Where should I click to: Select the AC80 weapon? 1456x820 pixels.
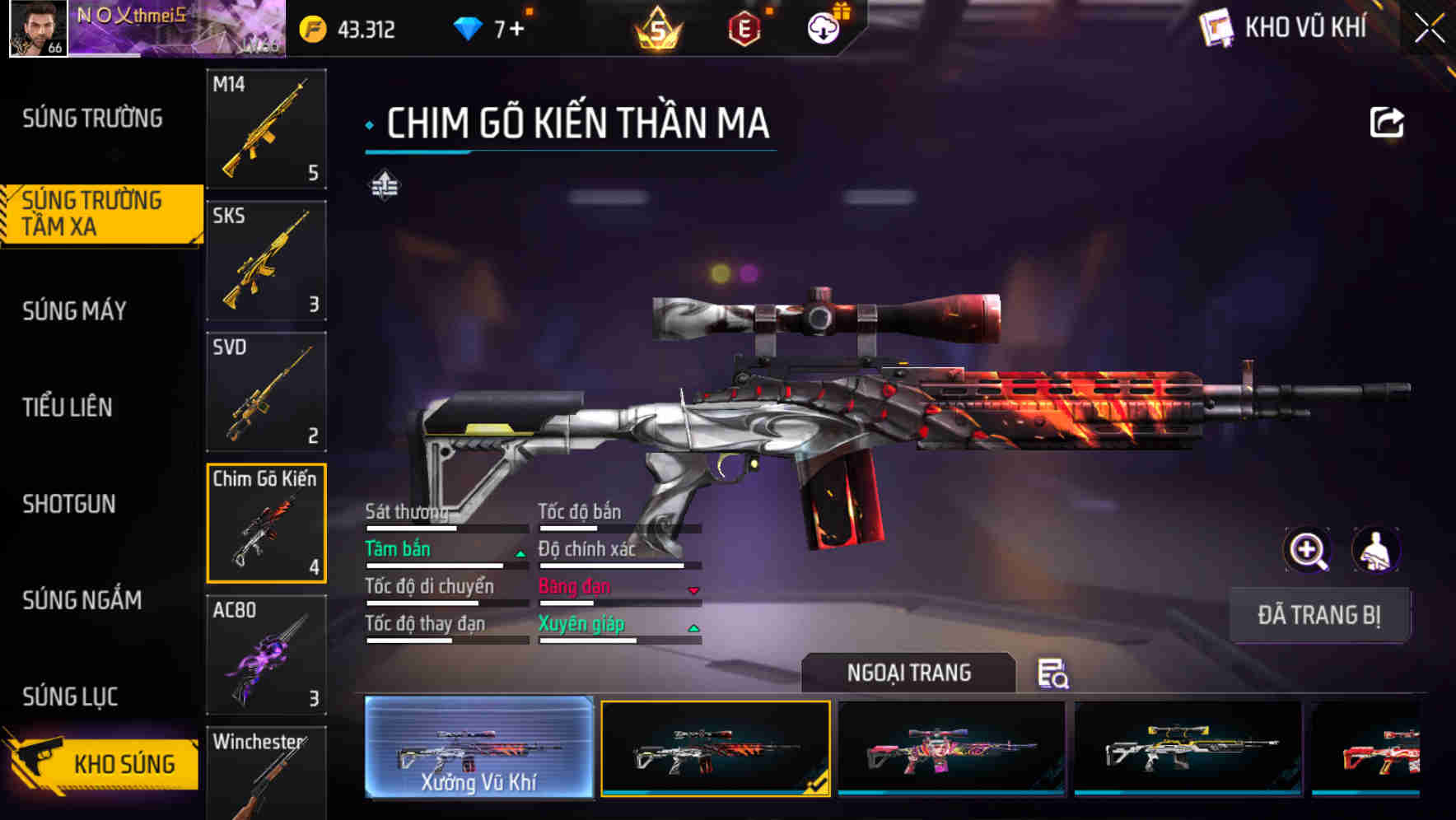click(x=265, y=655)
